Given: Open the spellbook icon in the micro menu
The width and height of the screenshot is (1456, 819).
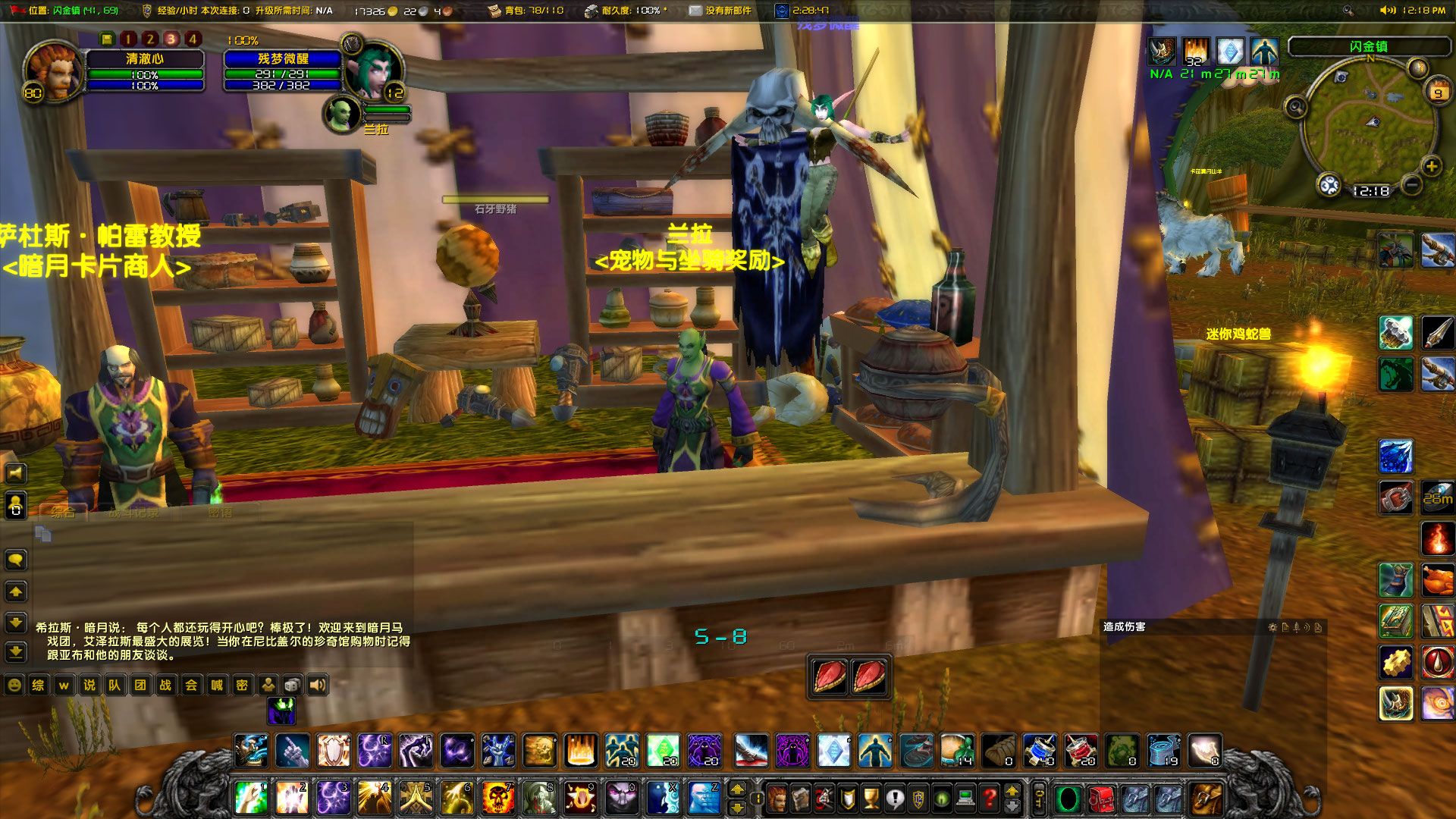Looking at the screenshot, I should tap(801, 799).
